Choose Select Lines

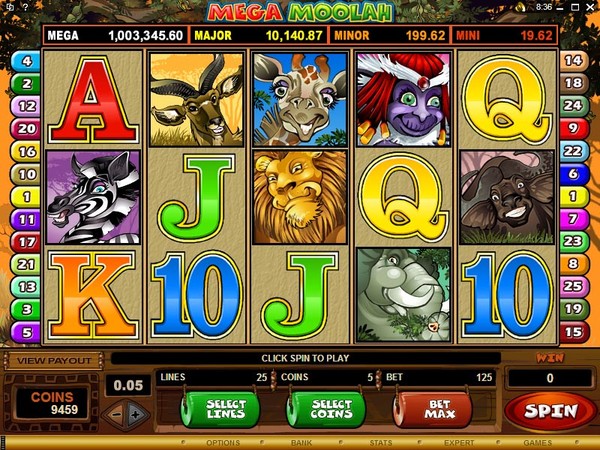click(x=220, y=410)
